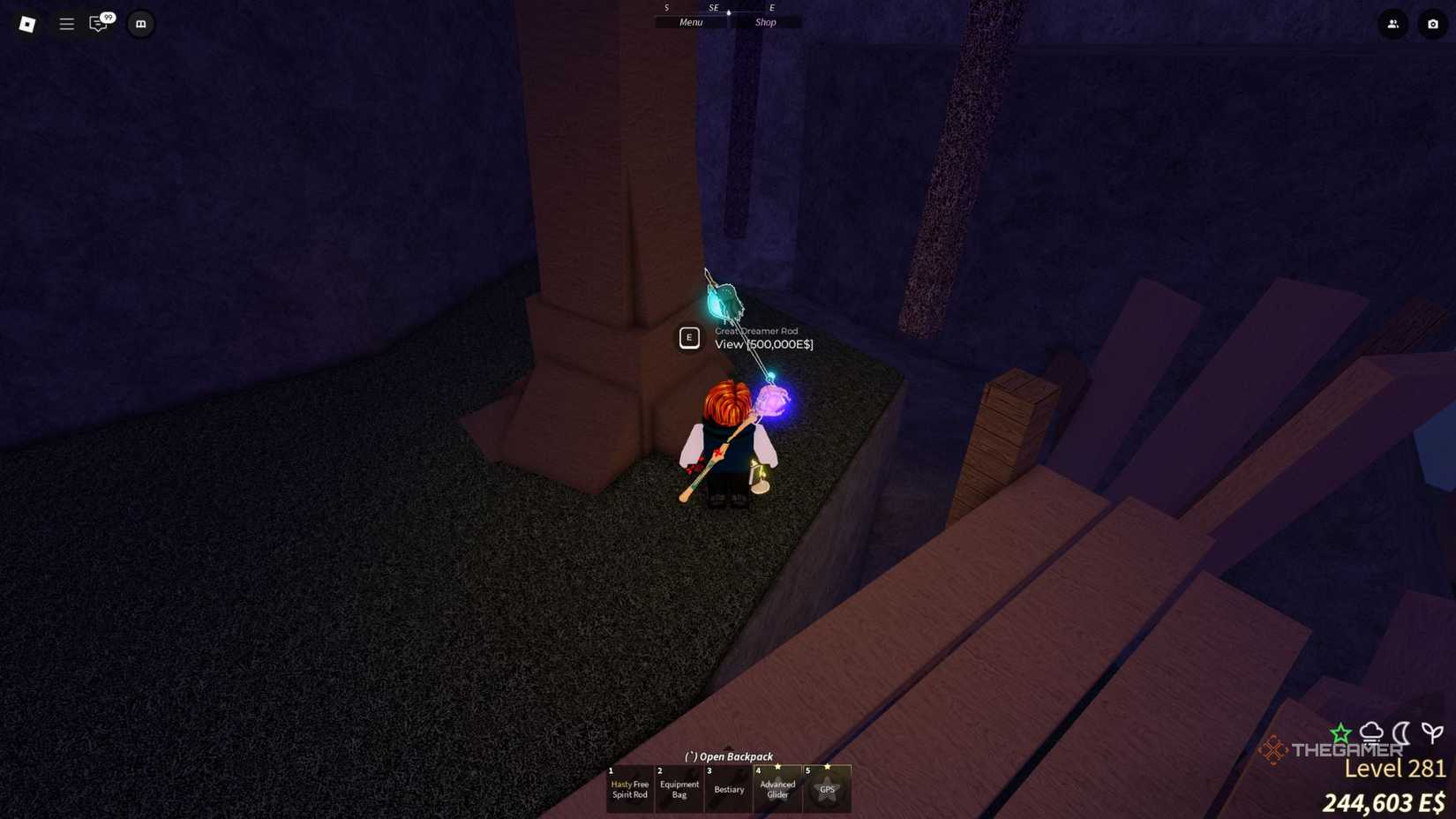Image resolution: width=1456 pixels, height=819 pixels.
Task: Toggle the GPS in hotbar slot 5
Action: click(827, 789)
